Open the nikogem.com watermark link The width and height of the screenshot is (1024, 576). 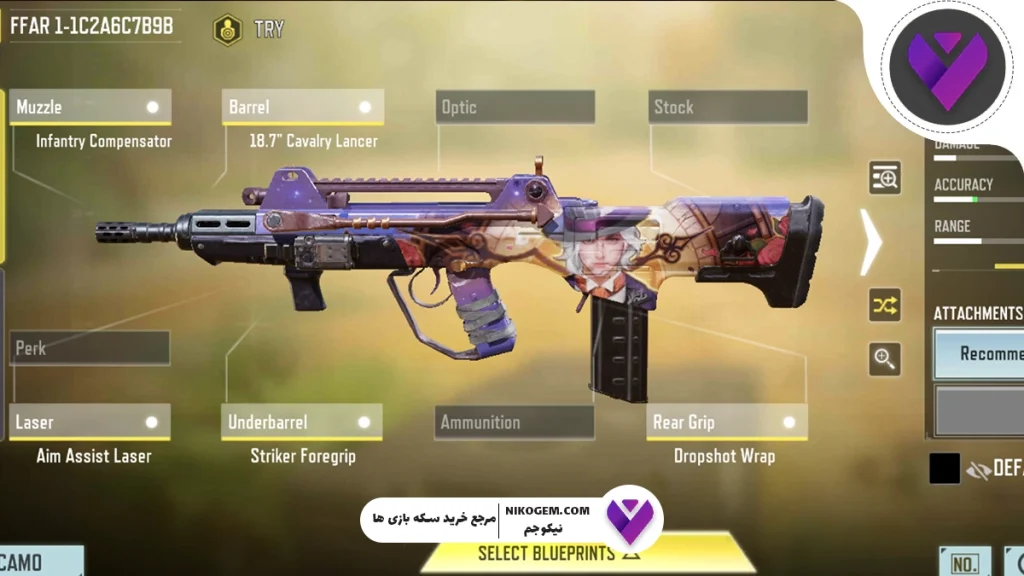pyautogui.click(x=556, y=511)
